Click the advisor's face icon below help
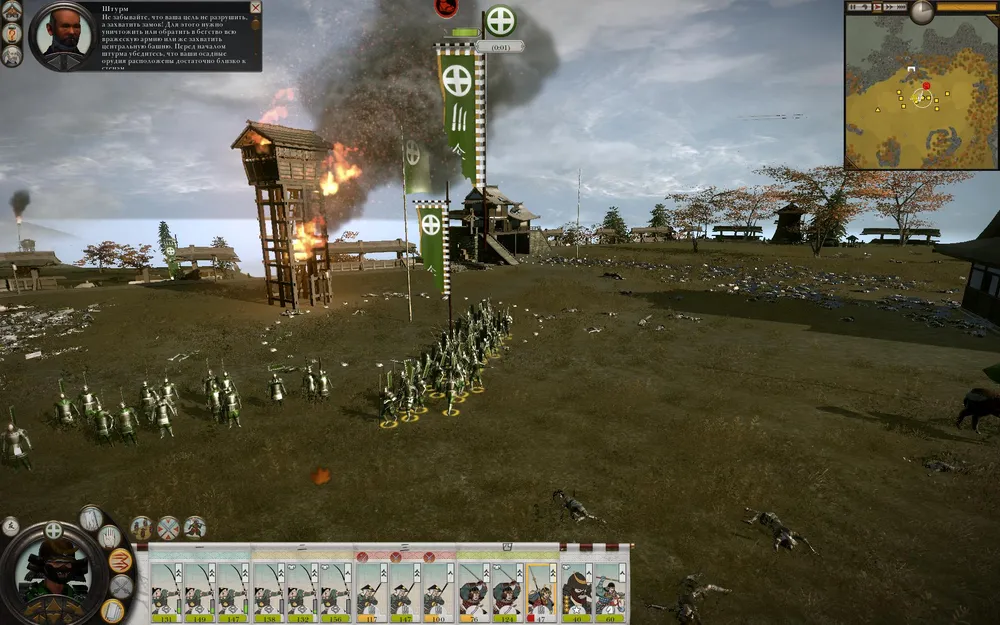The image size is (1000, 625). [x=11, y=54]
